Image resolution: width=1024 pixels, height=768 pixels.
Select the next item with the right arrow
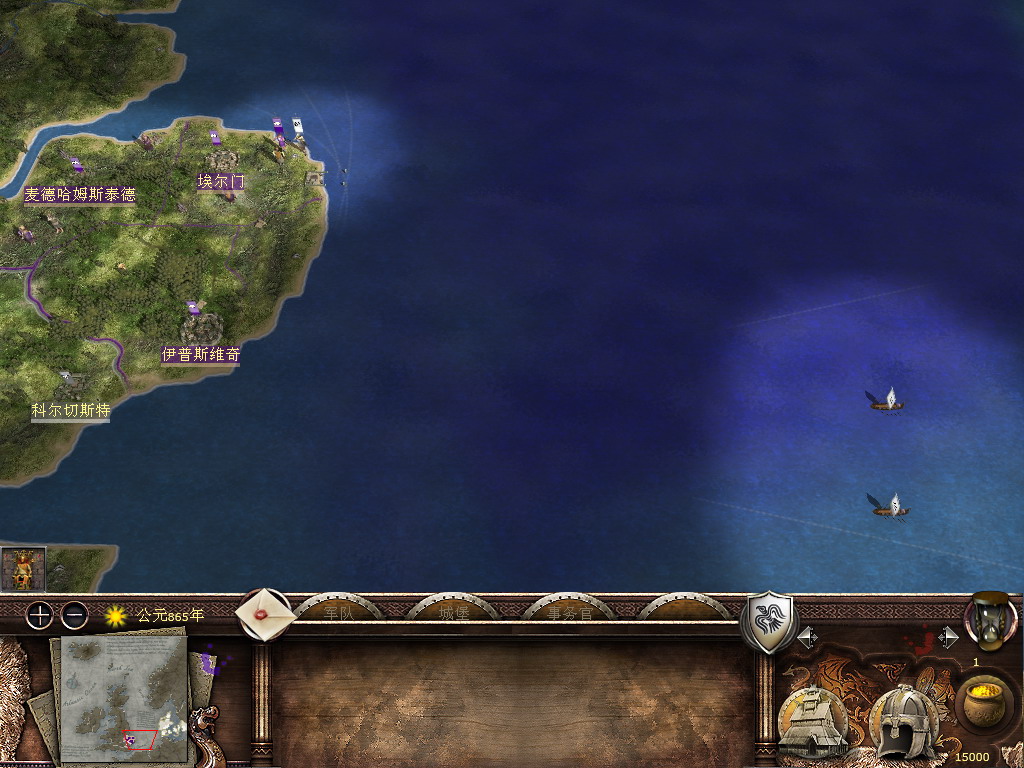[x=948, y=637]
